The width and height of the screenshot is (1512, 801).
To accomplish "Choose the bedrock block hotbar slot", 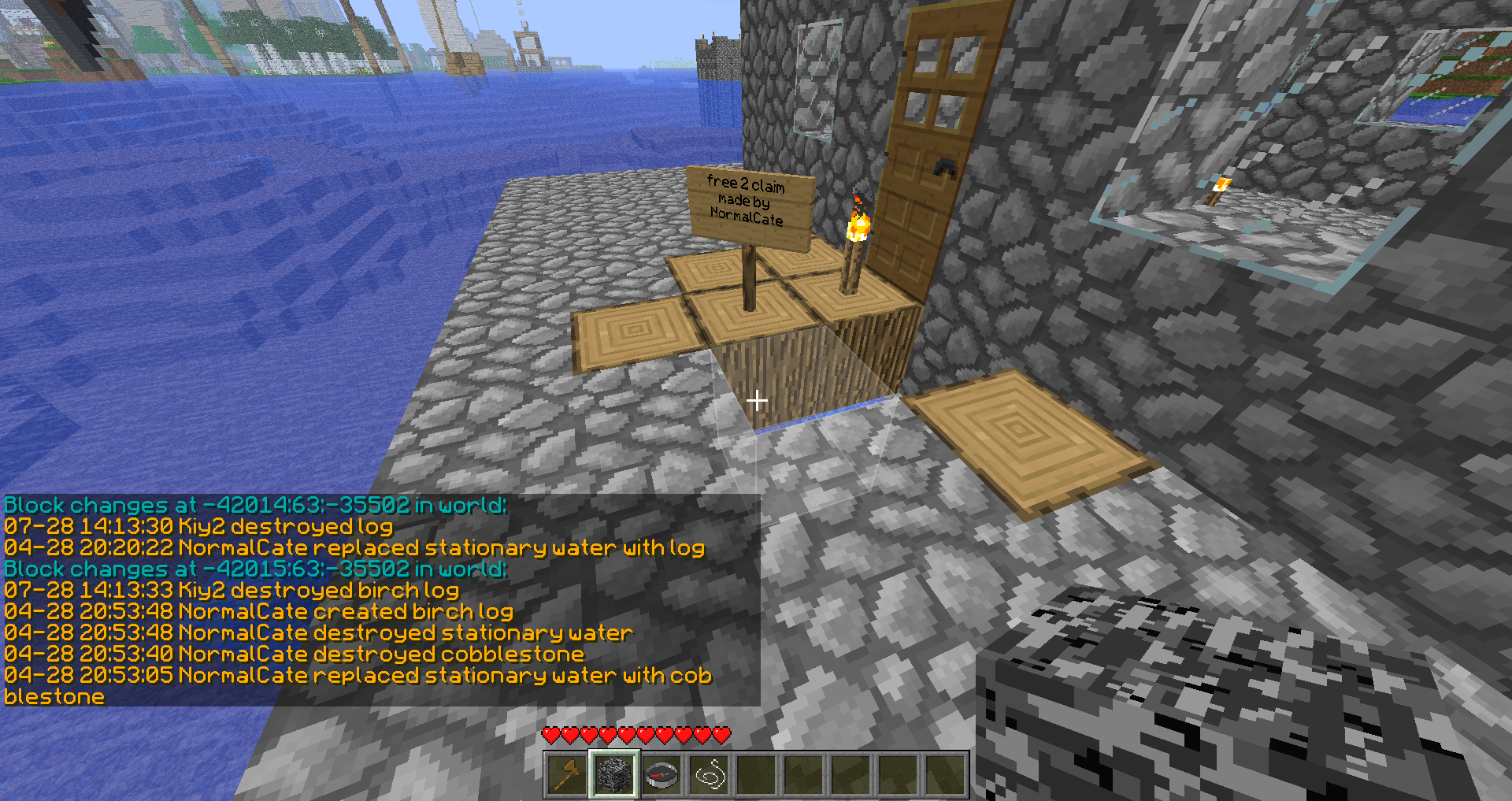I will (x=614, y=775).
